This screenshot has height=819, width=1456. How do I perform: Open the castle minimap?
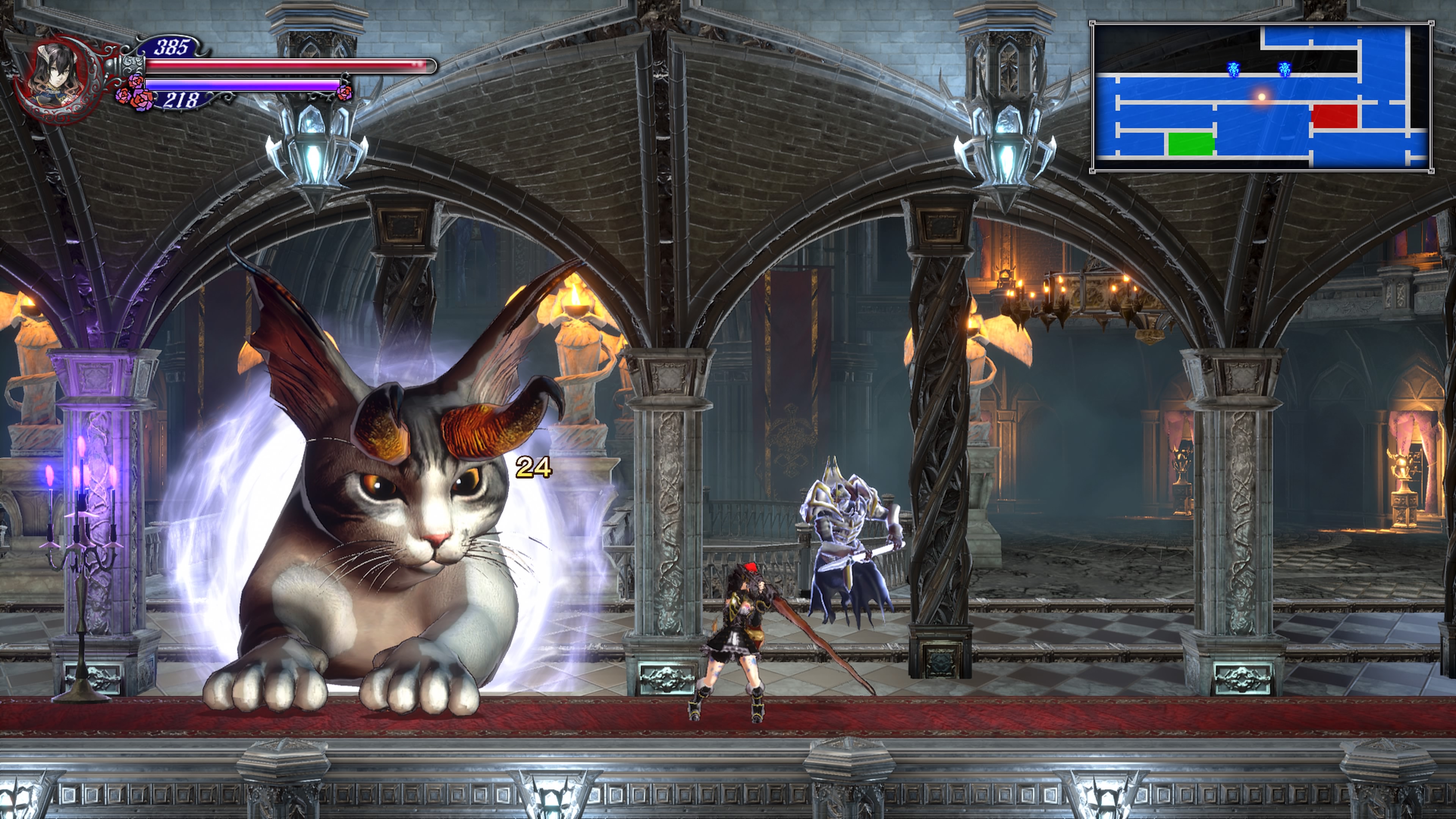1261,96
